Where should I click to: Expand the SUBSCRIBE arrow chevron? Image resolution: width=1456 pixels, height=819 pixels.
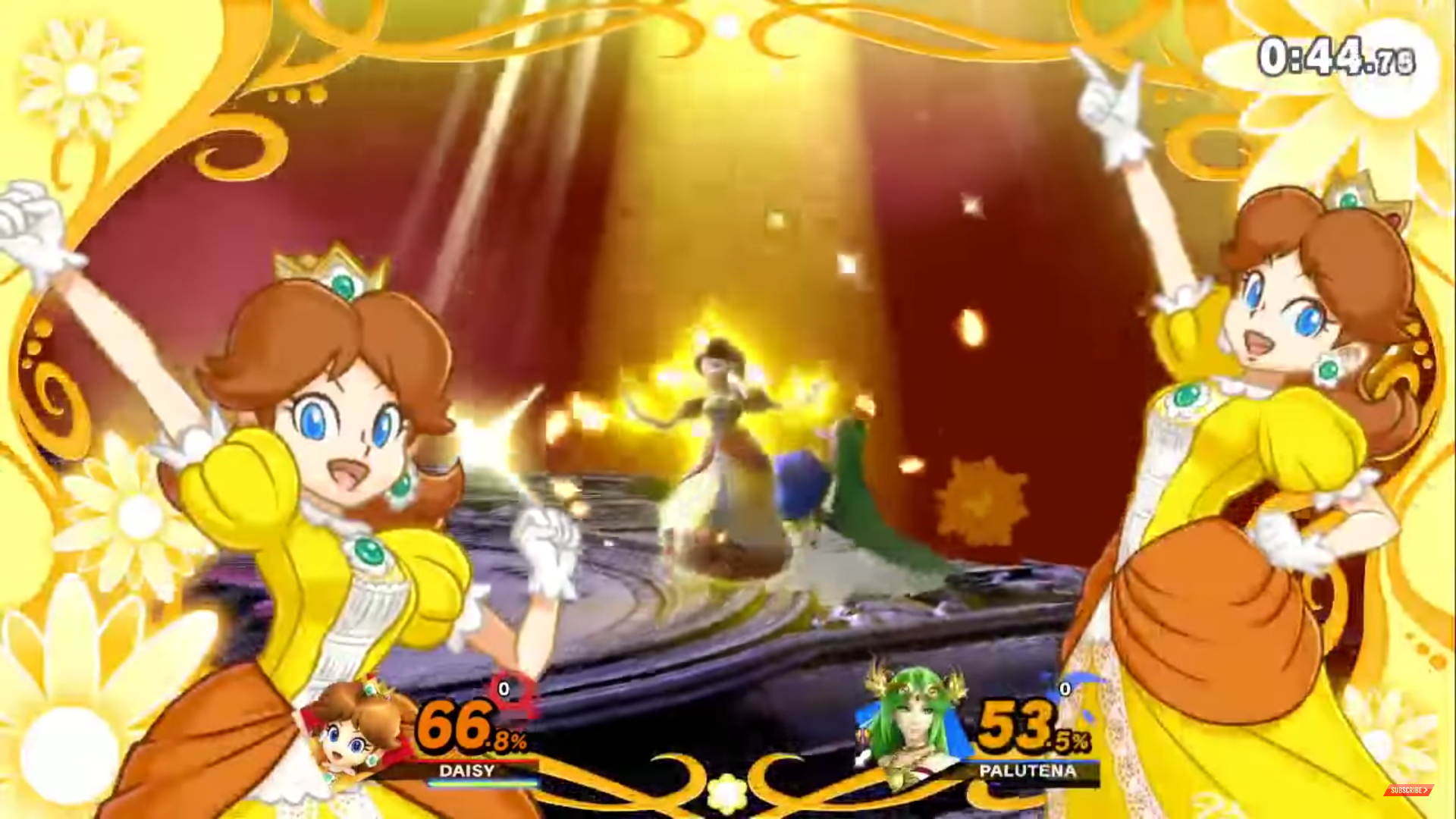point(1424,791)
